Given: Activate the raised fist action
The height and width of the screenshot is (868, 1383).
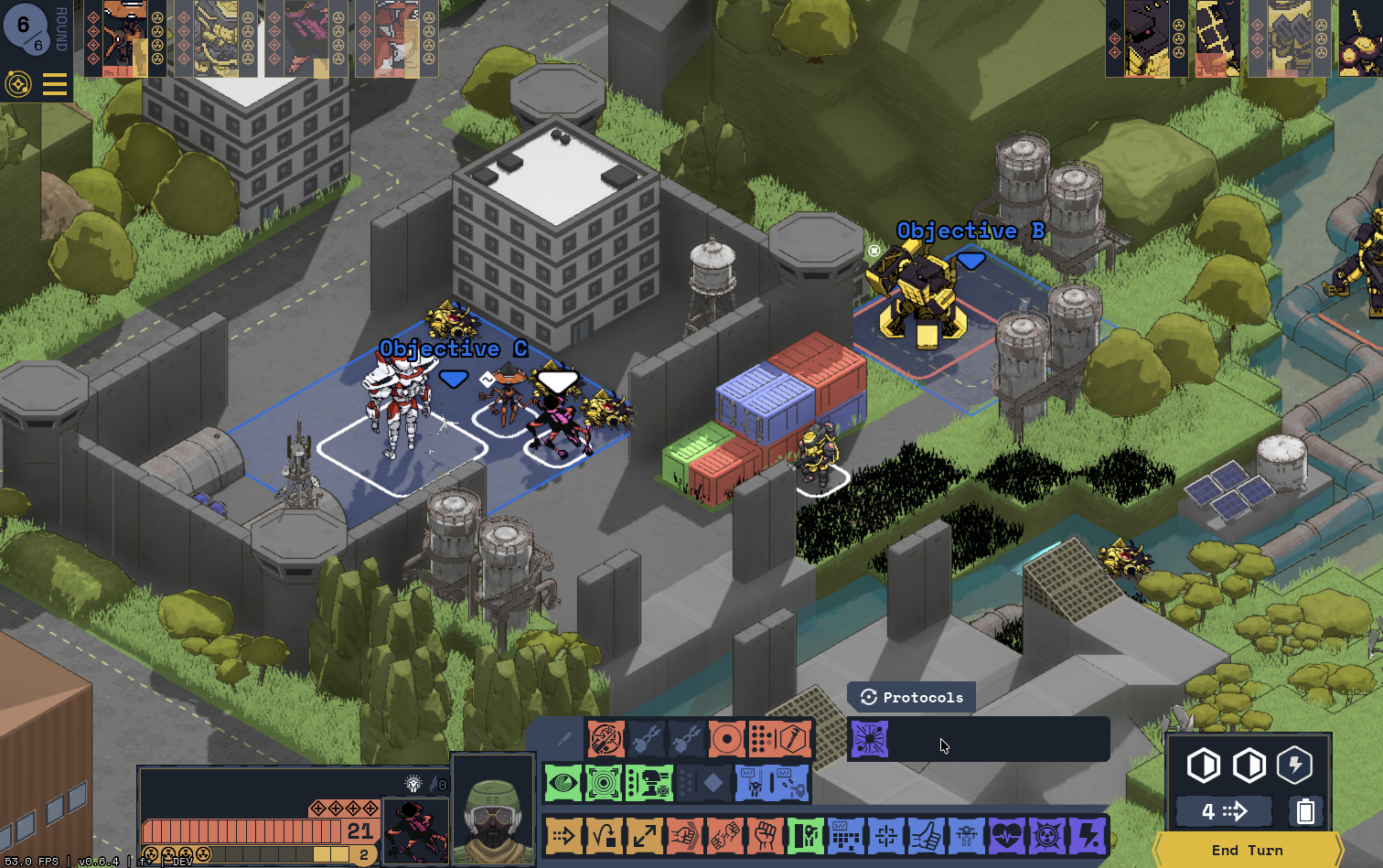Looking at the screenshot, I should pyautogui.click(x=766, y=835).
